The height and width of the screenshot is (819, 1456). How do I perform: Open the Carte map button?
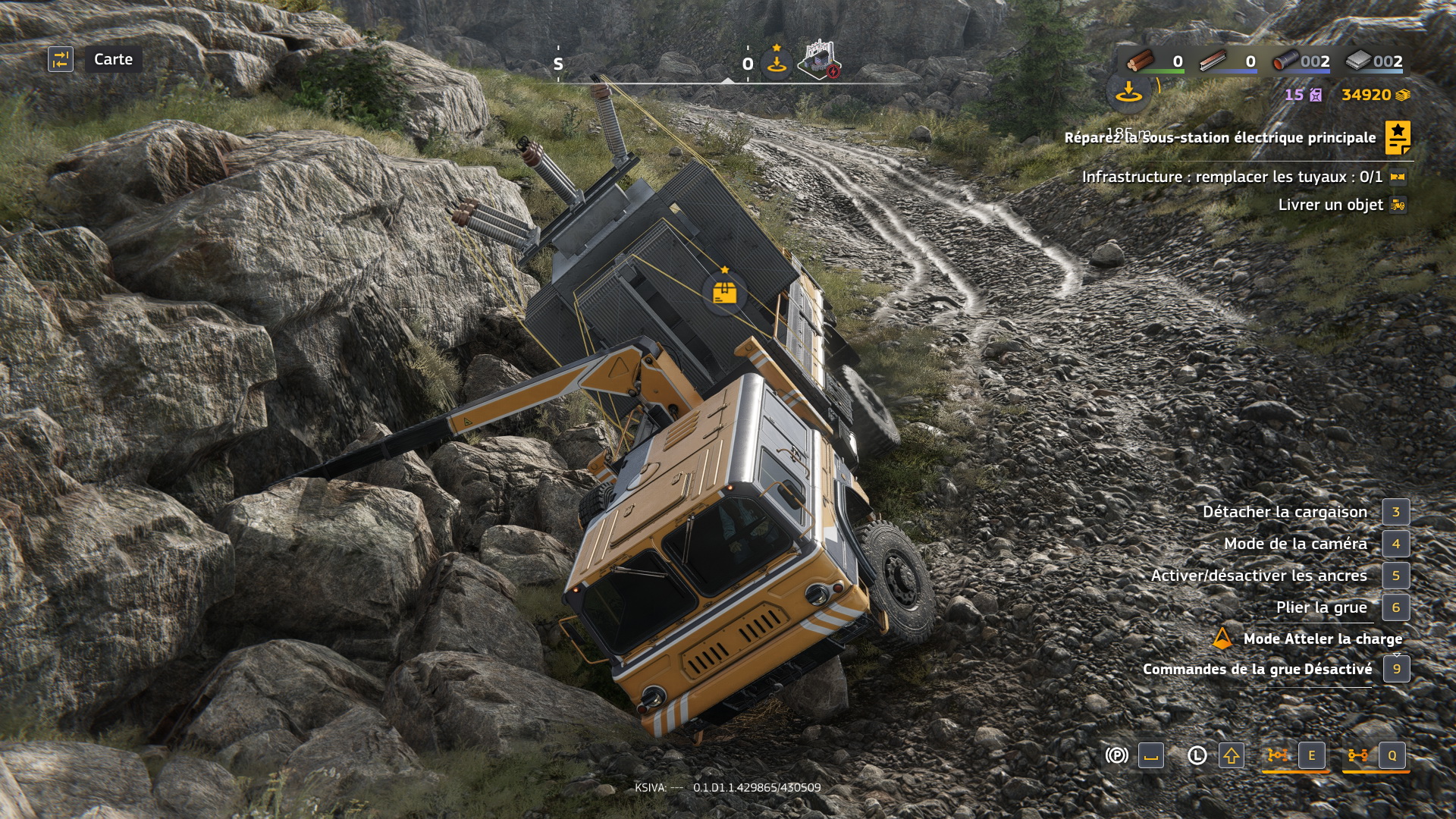click(112, 59)
